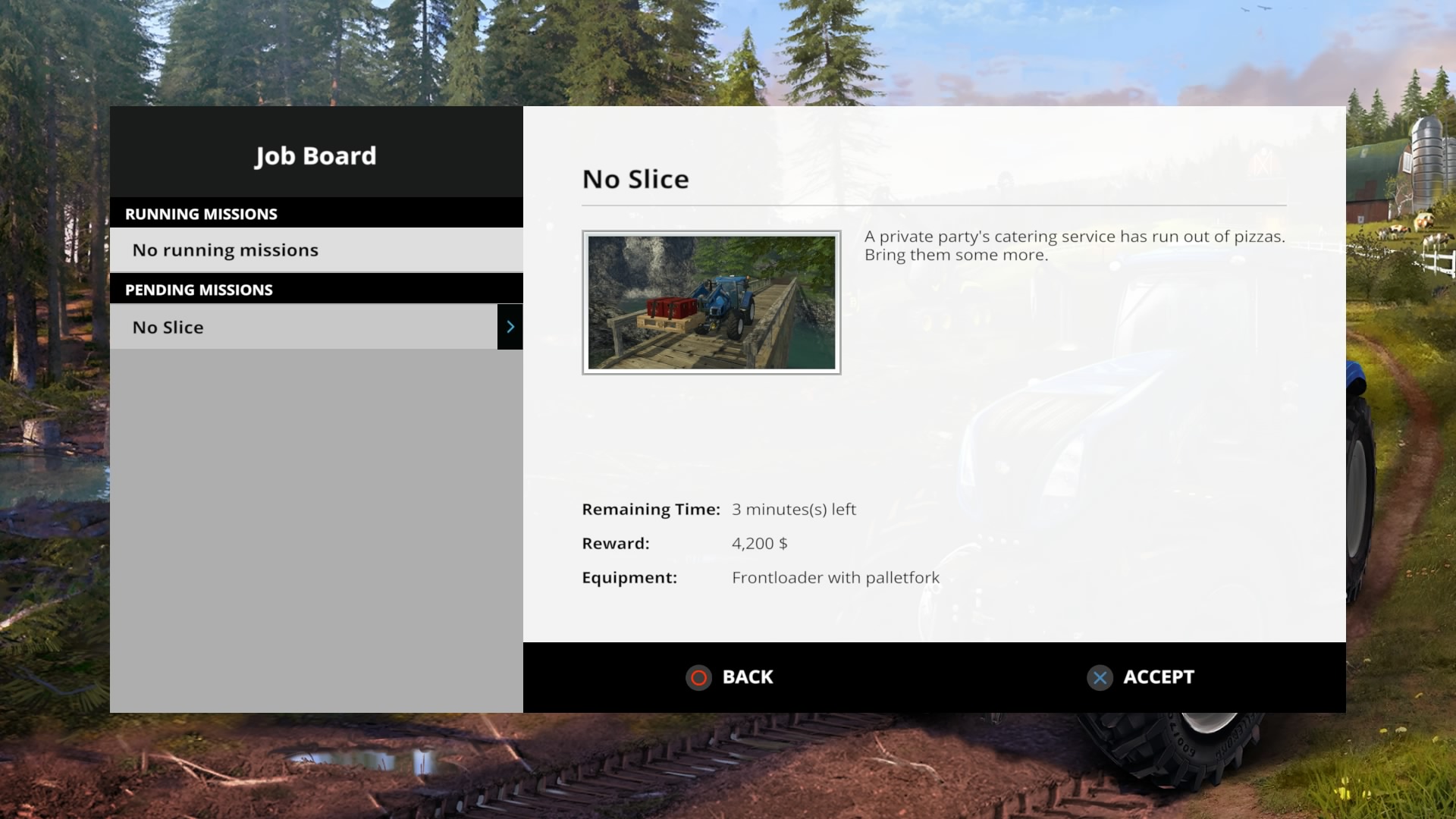This screenshot has height=819, width=1456.
Task: Click the X Accept button icon
Action: click(1100, 678)
